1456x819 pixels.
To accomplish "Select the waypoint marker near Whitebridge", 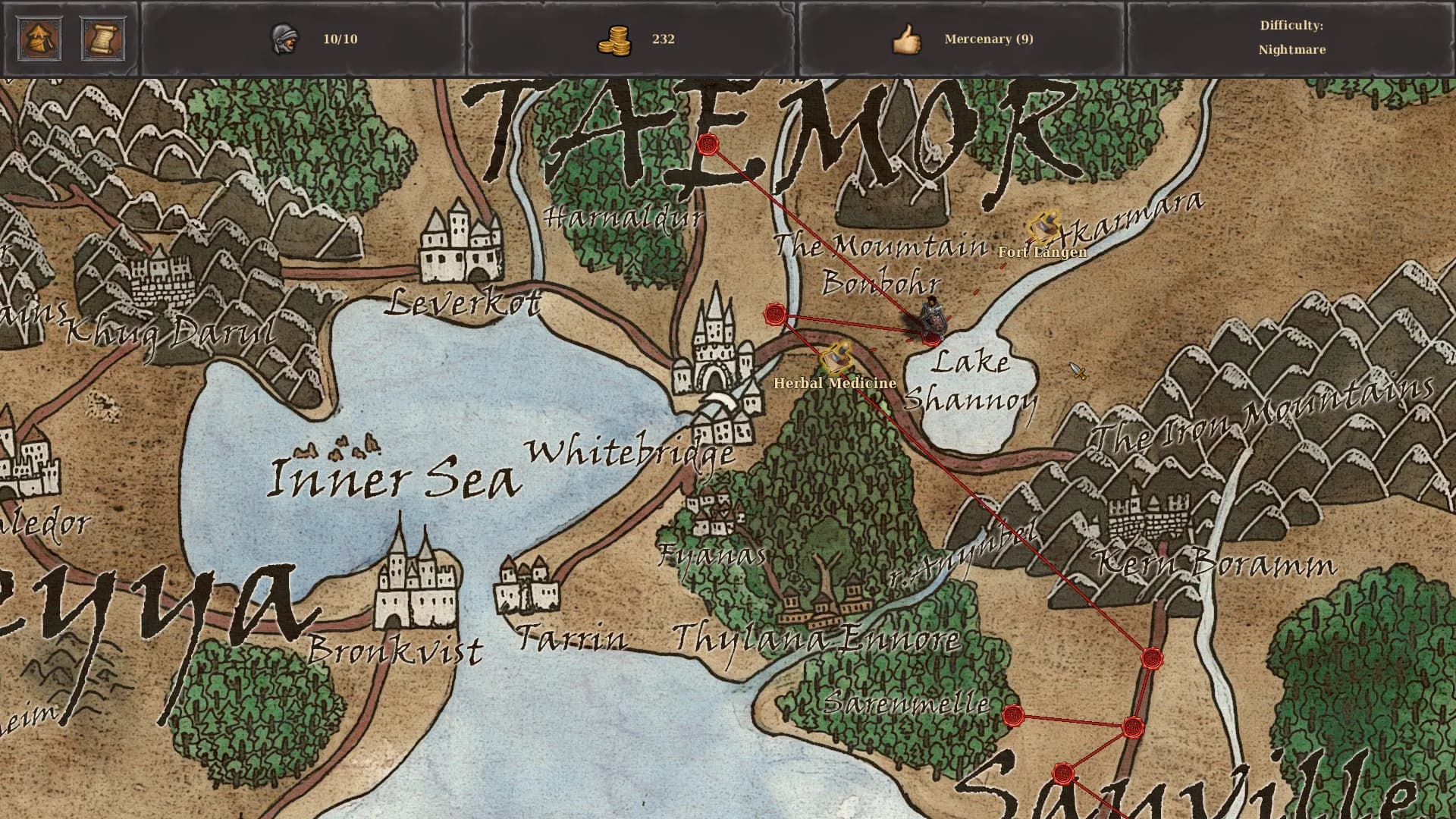I will 775,315.
